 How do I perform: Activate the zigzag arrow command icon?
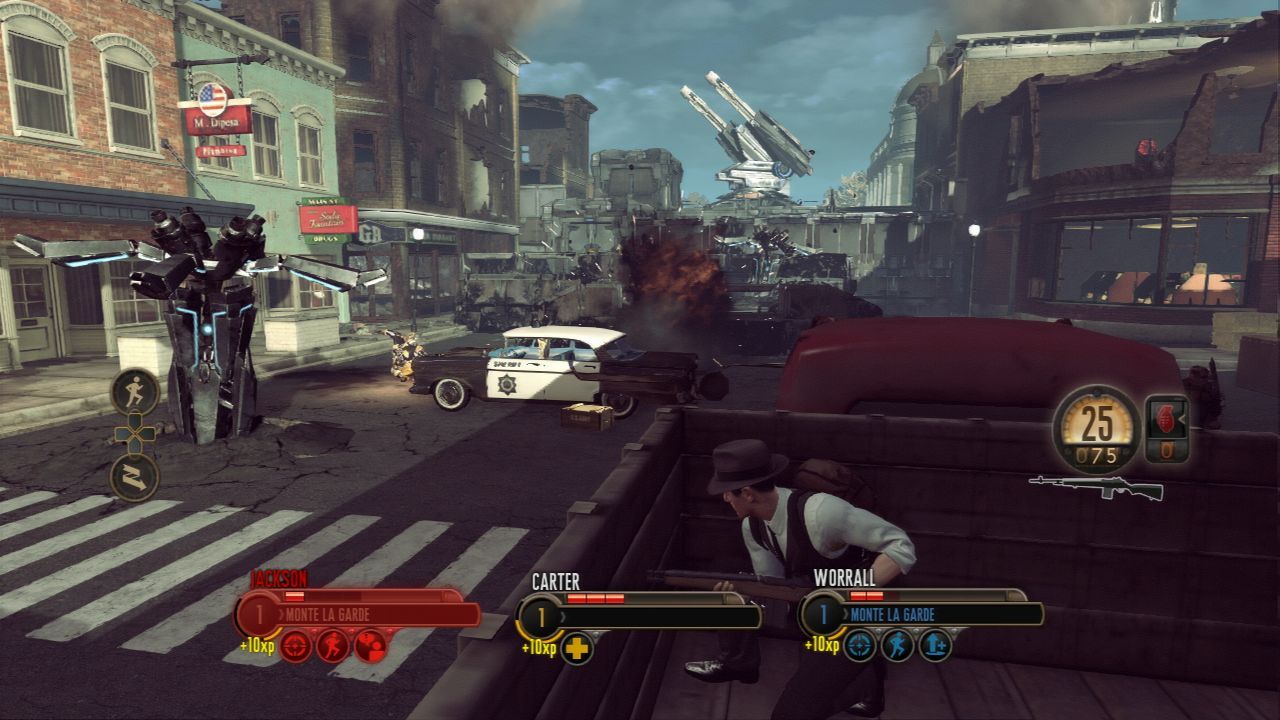(135, 477)
